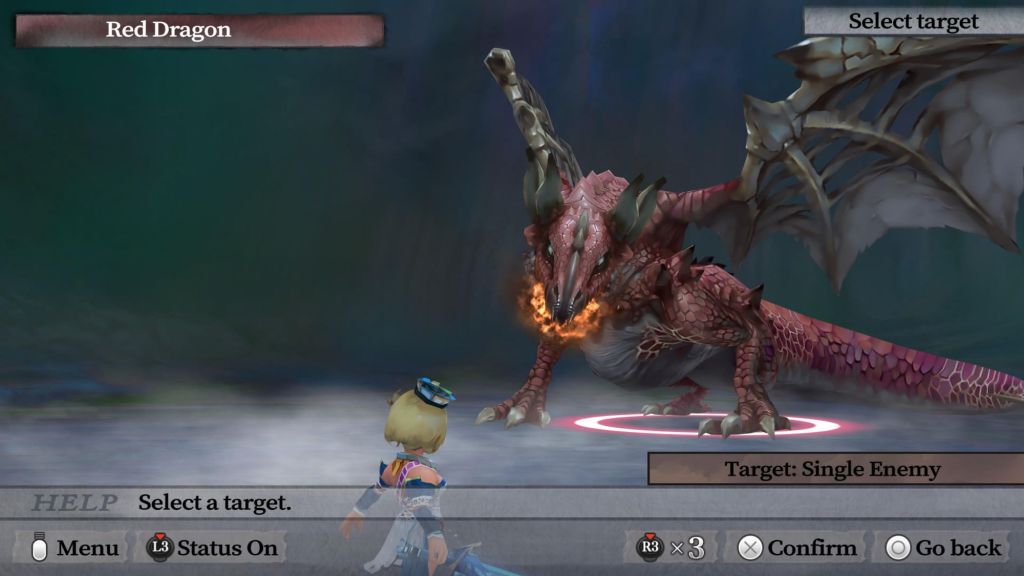
Task: Choose Go back to cancel targeting
Action: coord(943,548)
